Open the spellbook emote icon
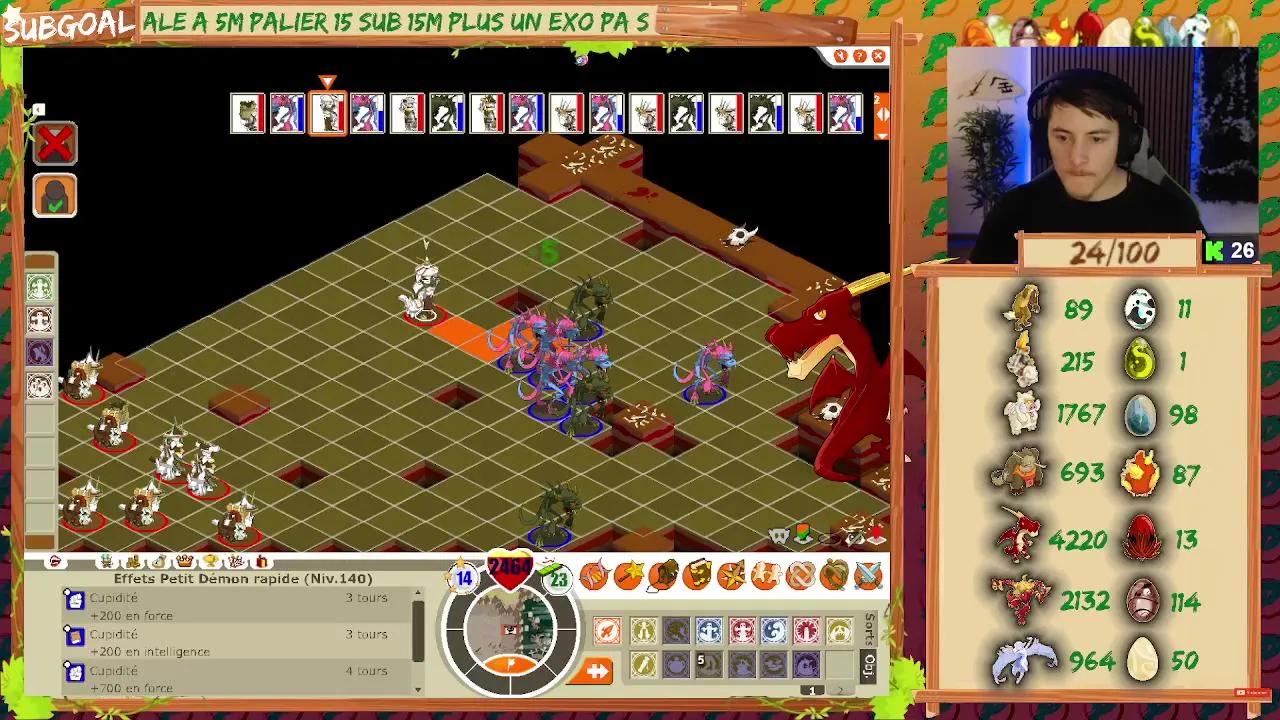Viewport: 1280px width, 720px height. click(697, 575)
